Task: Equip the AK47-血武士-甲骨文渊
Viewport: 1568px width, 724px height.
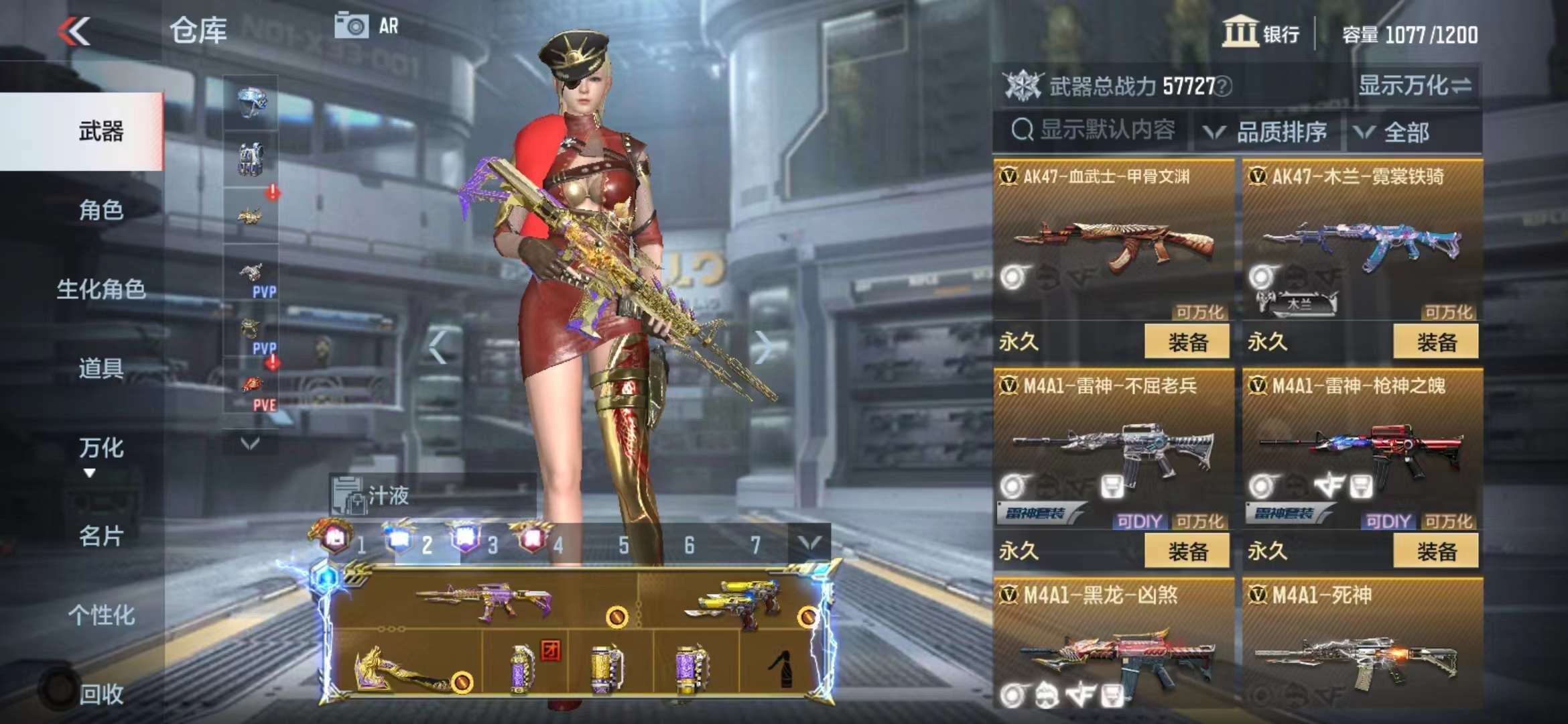Action: (1187, 342)
